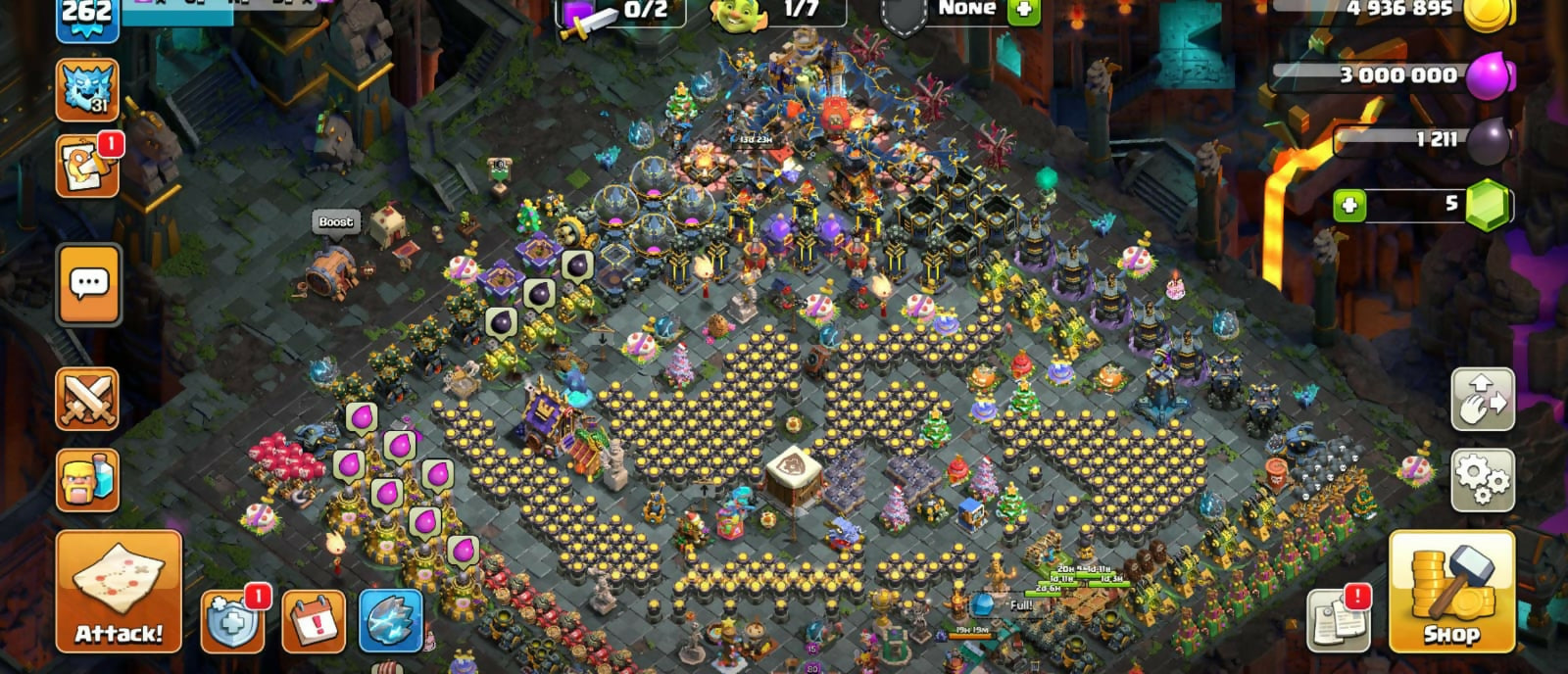Image resolution: width=1568 pixels, height=674 pixels.
Task: Start a battle with the Attack! button
Action: coord(119,592)
